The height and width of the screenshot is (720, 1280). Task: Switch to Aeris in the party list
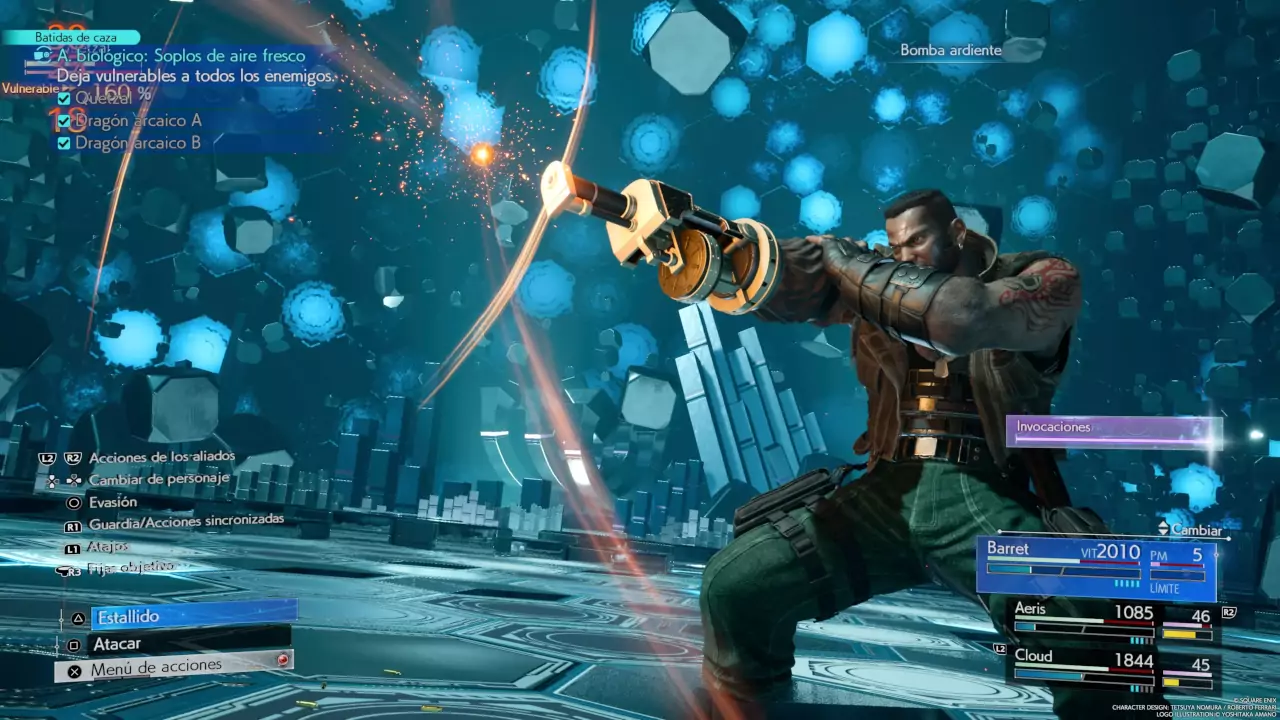1111,621
